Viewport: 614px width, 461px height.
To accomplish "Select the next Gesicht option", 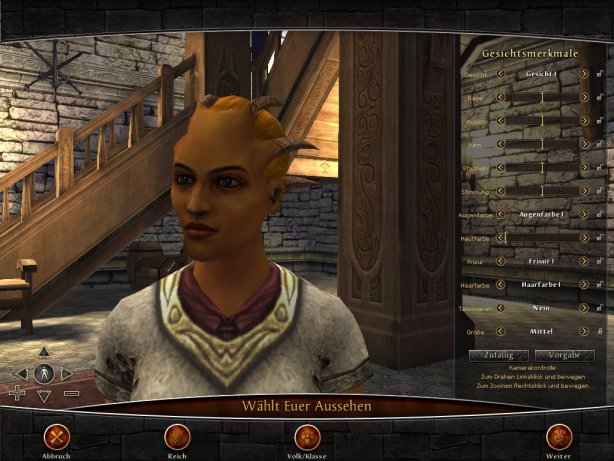I will pos(585,74).
